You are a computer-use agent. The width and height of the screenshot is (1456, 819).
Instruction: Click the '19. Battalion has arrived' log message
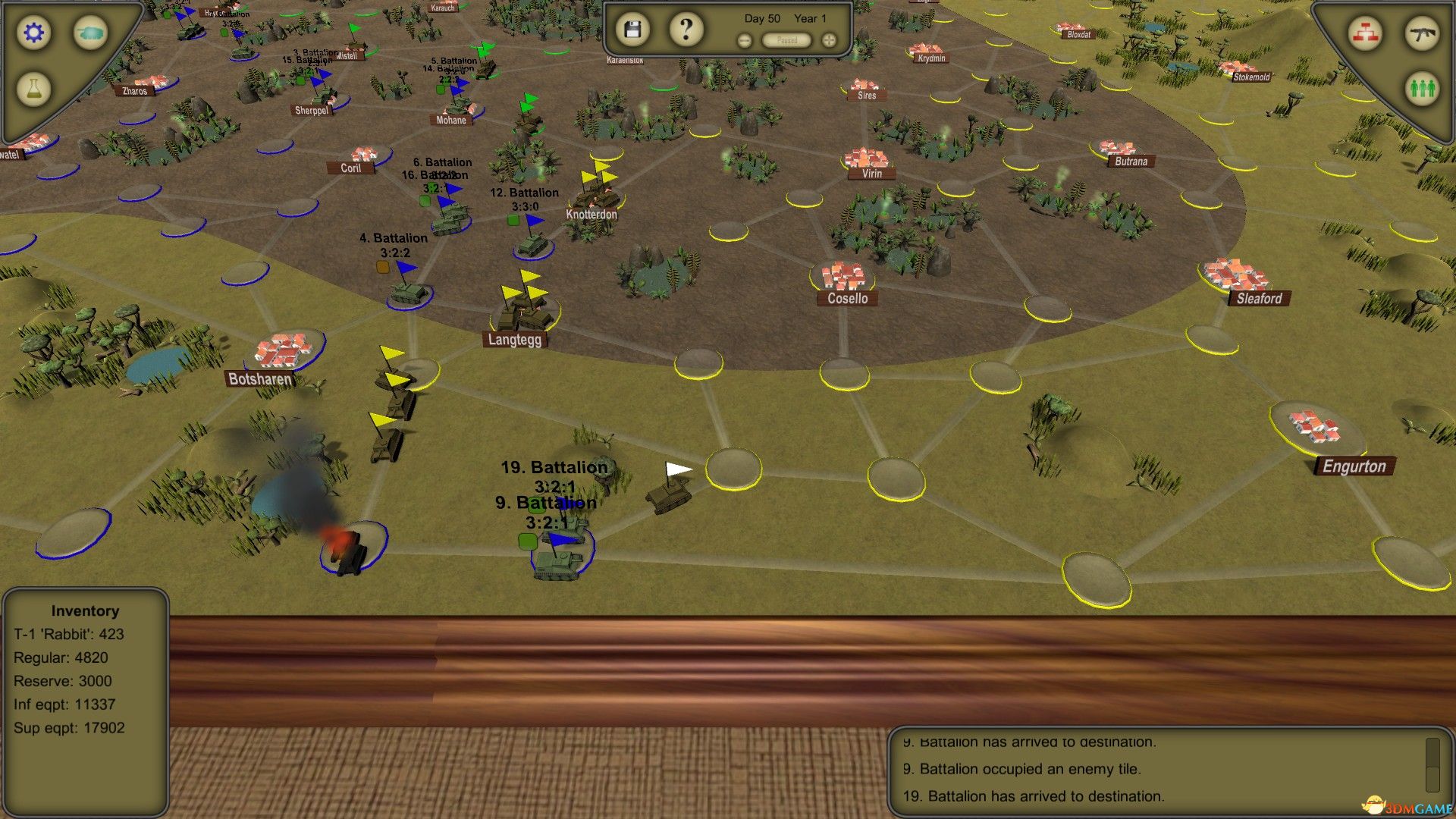1035,796
